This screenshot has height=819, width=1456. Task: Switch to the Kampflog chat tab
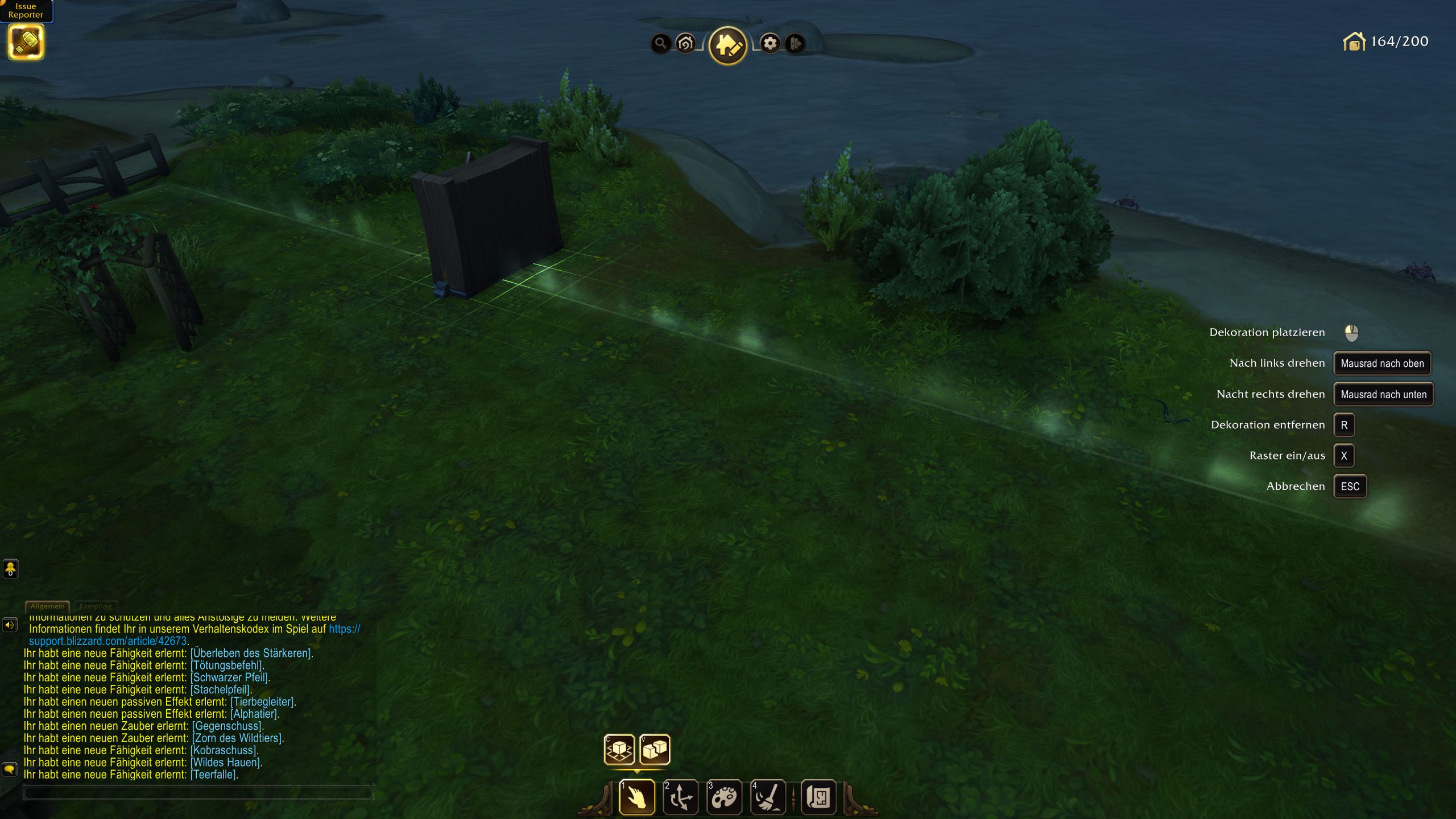click(96, 606)
